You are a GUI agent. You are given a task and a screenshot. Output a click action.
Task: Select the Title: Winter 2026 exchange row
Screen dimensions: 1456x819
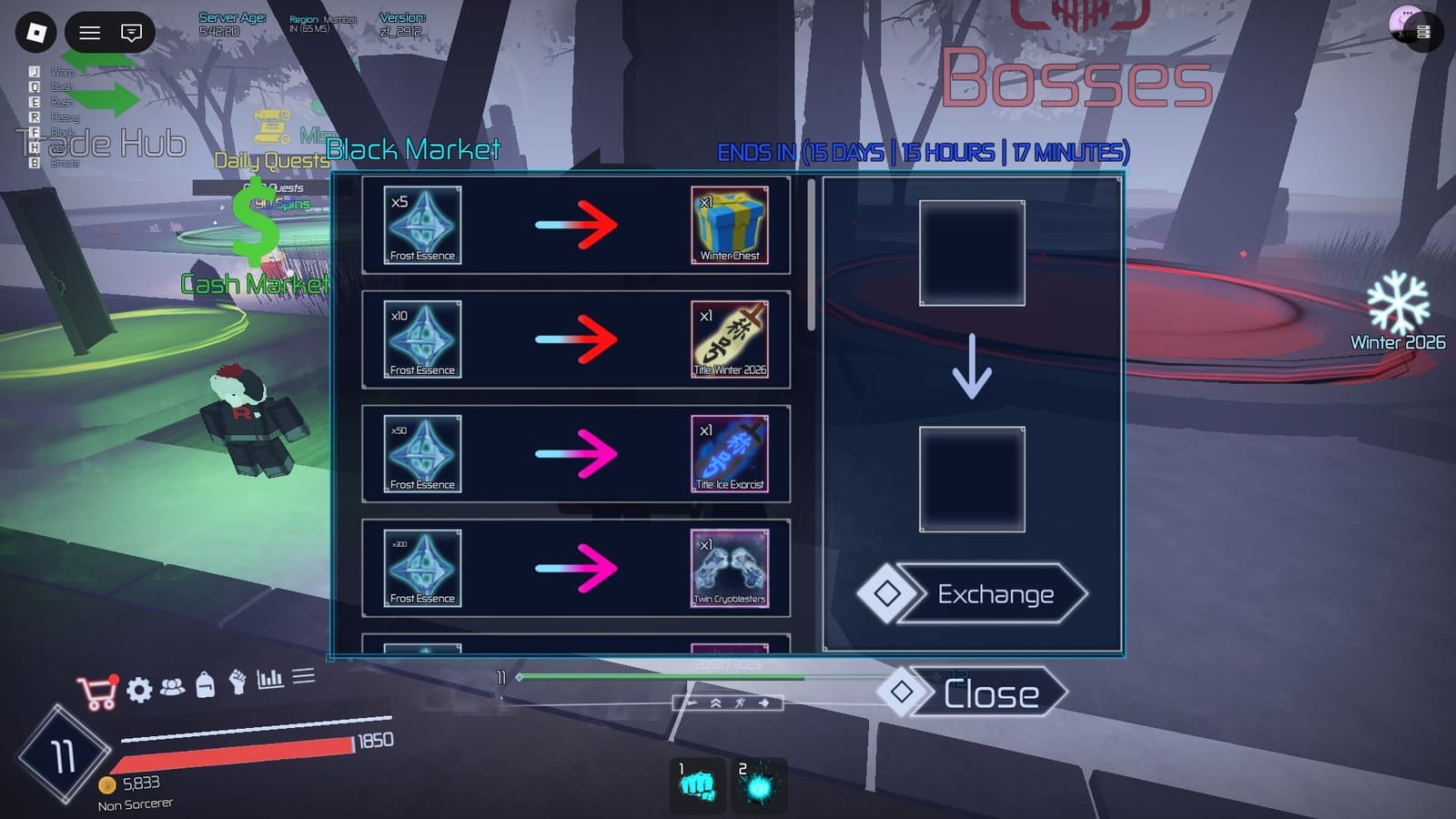point(580,339)
